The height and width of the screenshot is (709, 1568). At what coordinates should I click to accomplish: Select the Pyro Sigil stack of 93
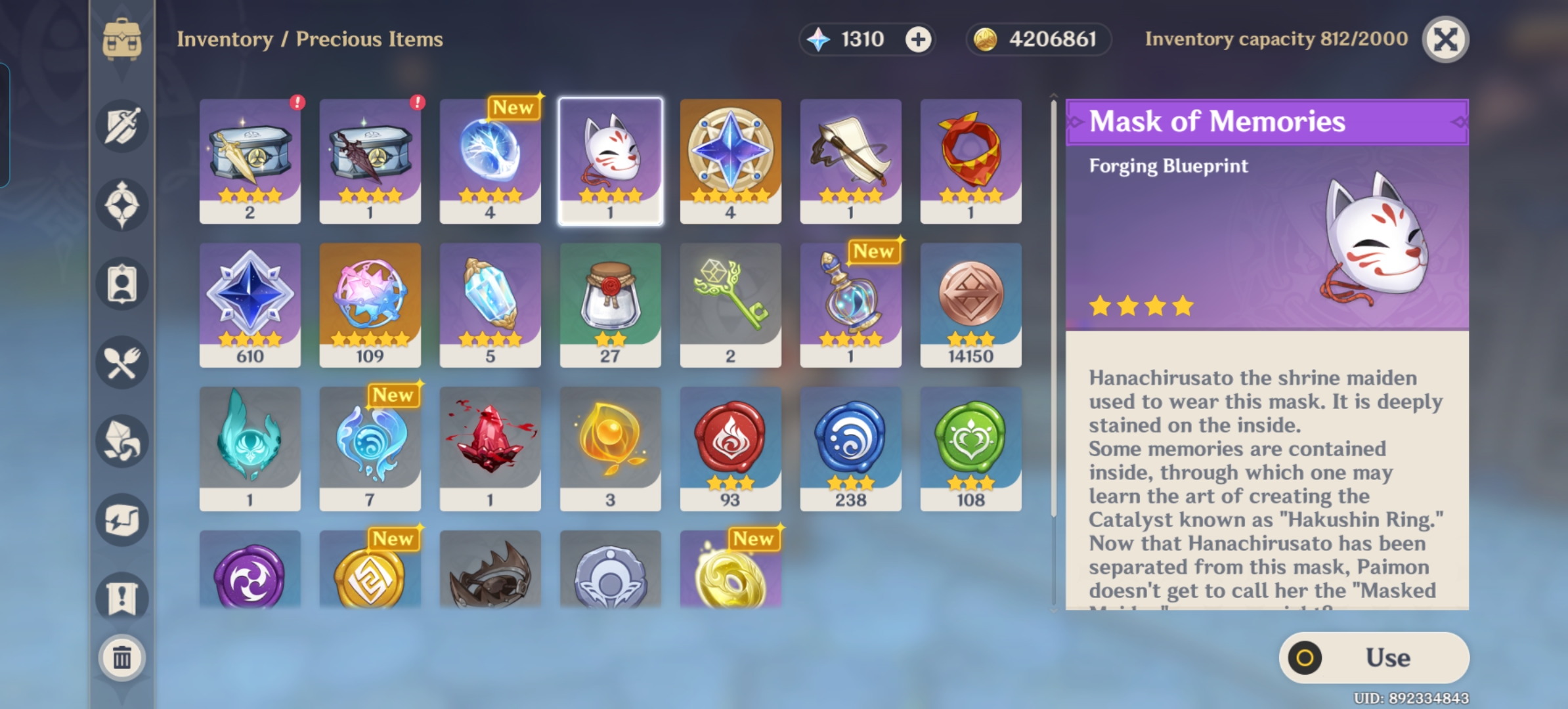point(731,448)
